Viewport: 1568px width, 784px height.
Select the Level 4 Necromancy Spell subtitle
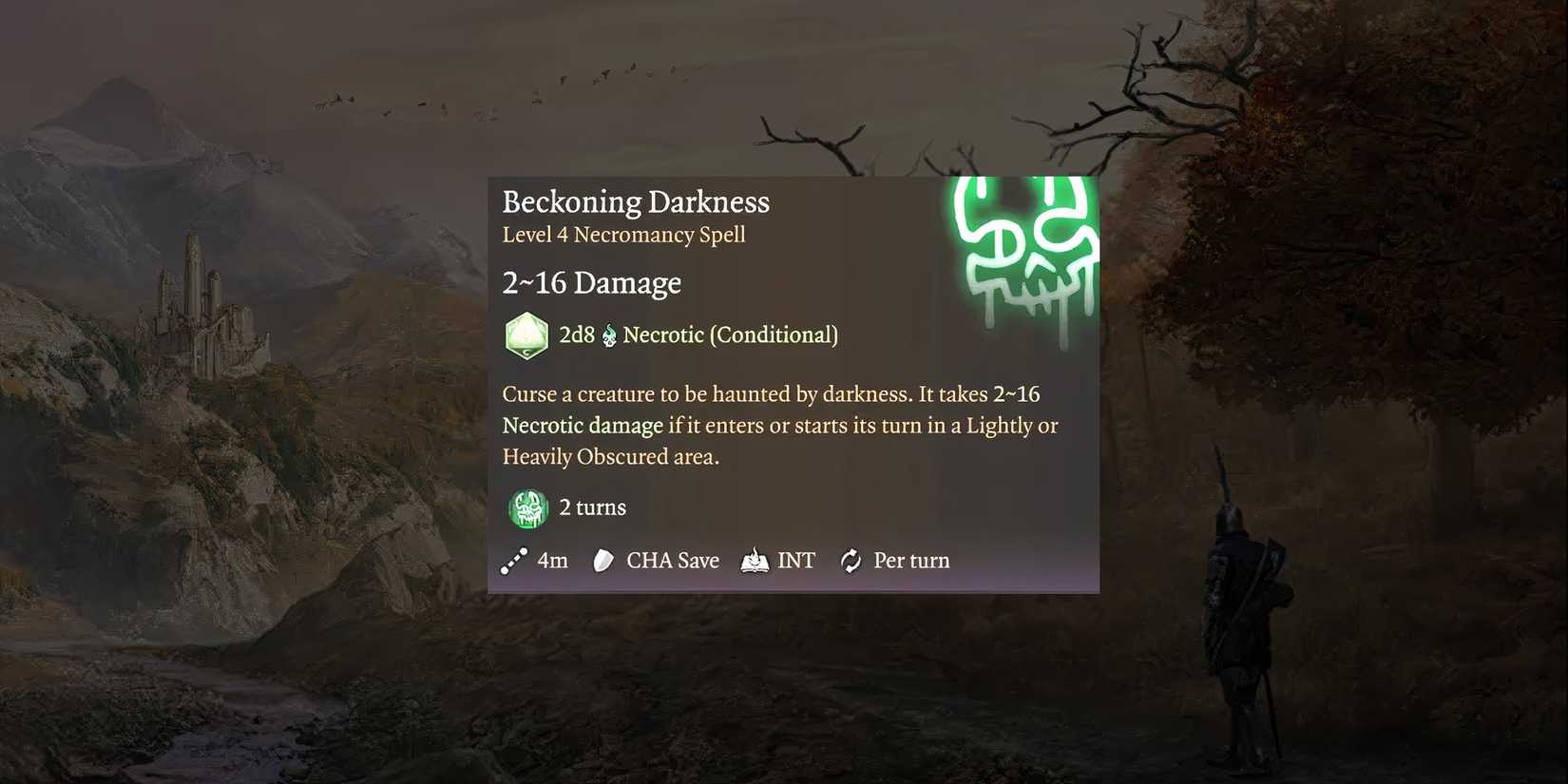(623, 235)
